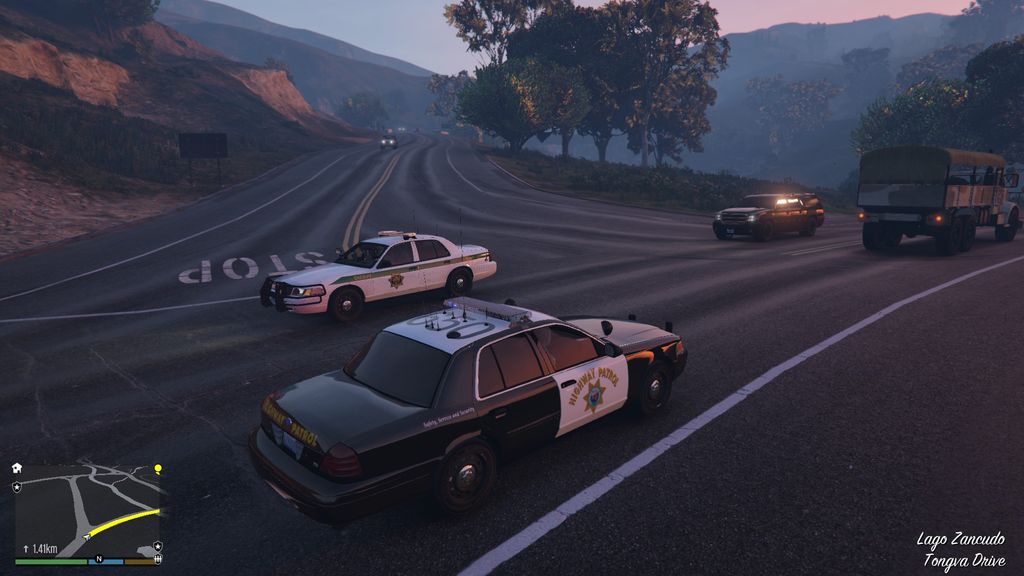Select the police badge blip beside the safehouse
This screenshot has width=1024, height=576.
pyautogui.click(x=17, y=487)
